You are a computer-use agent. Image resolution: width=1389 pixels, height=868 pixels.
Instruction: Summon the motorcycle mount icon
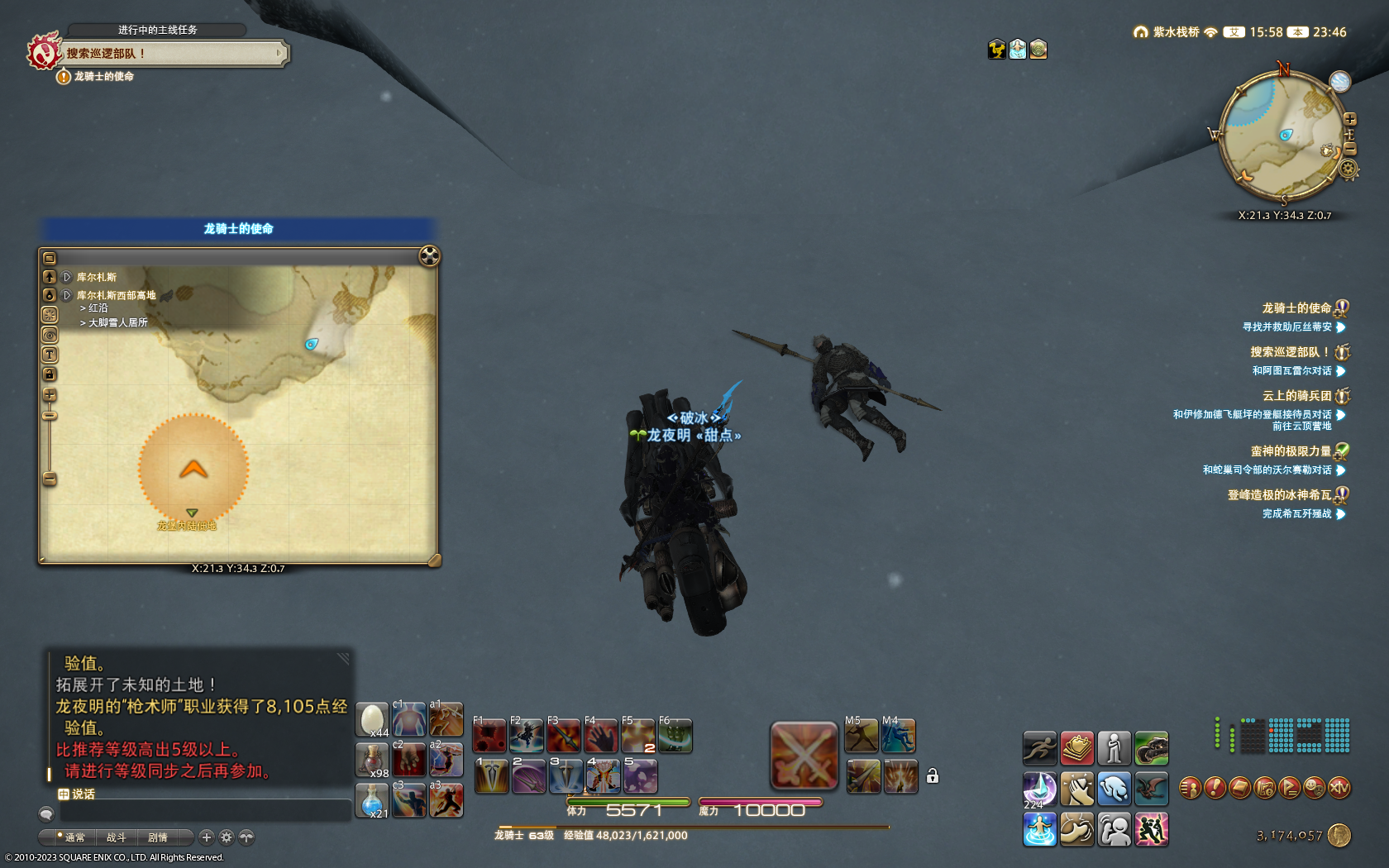click(1151, 748)
